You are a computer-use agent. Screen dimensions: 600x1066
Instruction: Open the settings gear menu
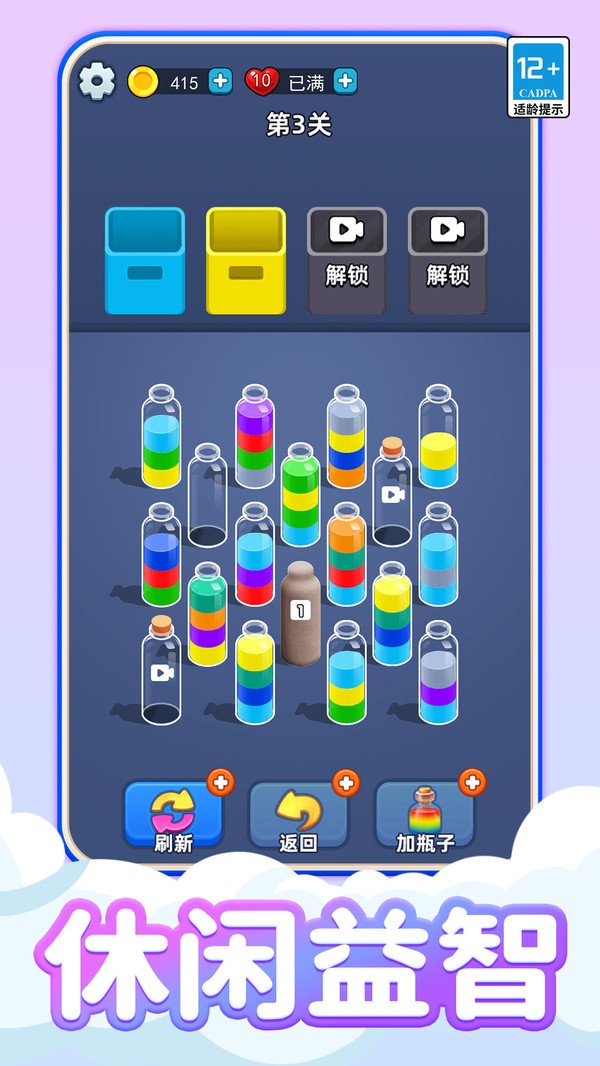point(96,82)
